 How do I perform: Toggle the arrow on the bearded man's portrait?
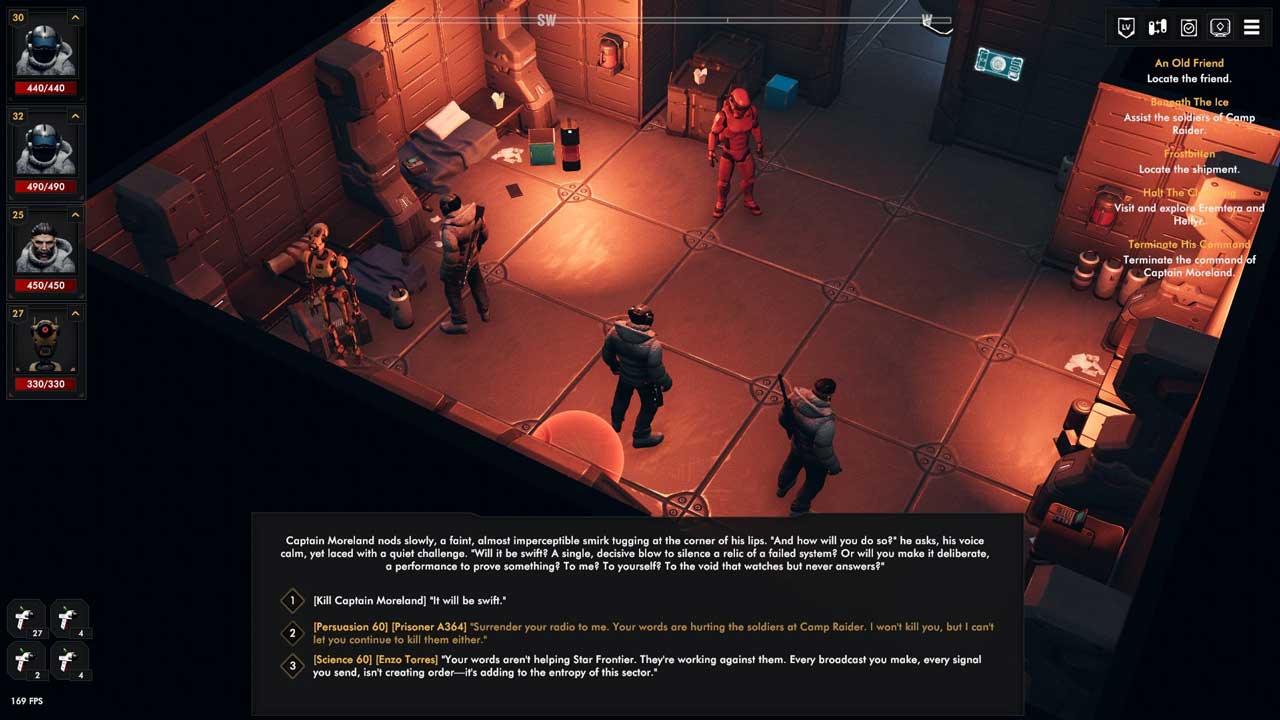coord(75,216)
